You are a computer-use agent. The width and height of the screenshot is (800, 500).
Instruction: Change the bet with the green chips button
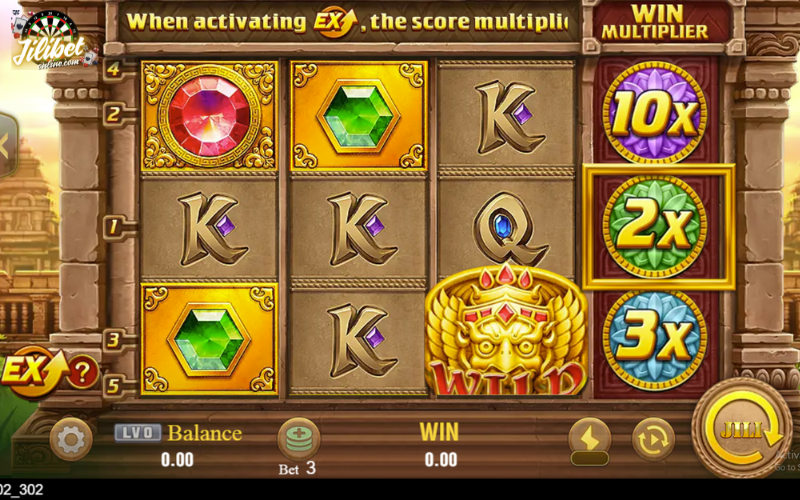tap(298, 439)
